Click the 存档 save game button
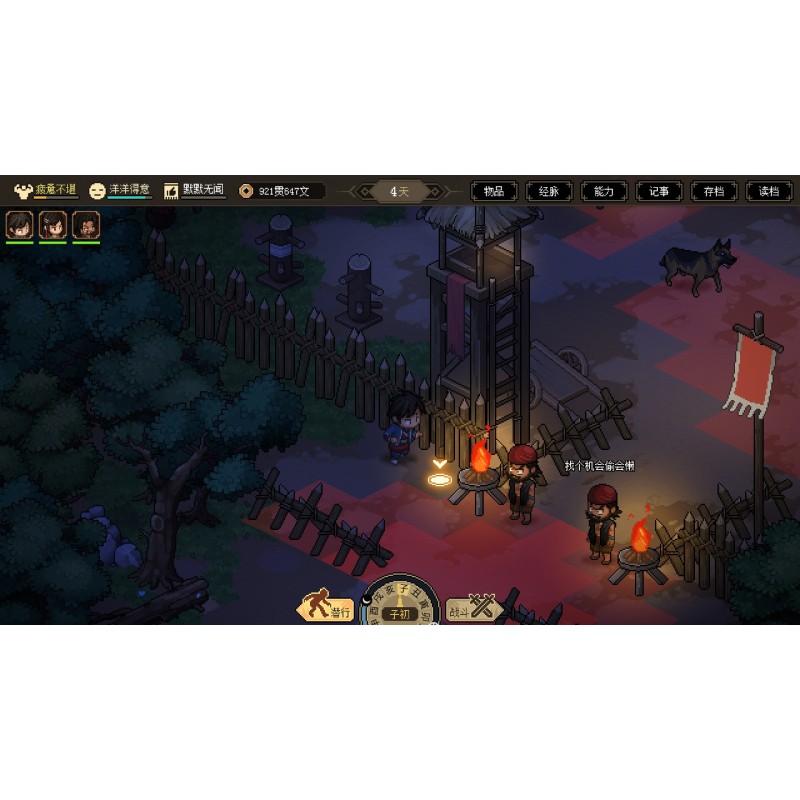The width and height of the screenshot is (800, 800). (x=714, y=191)
